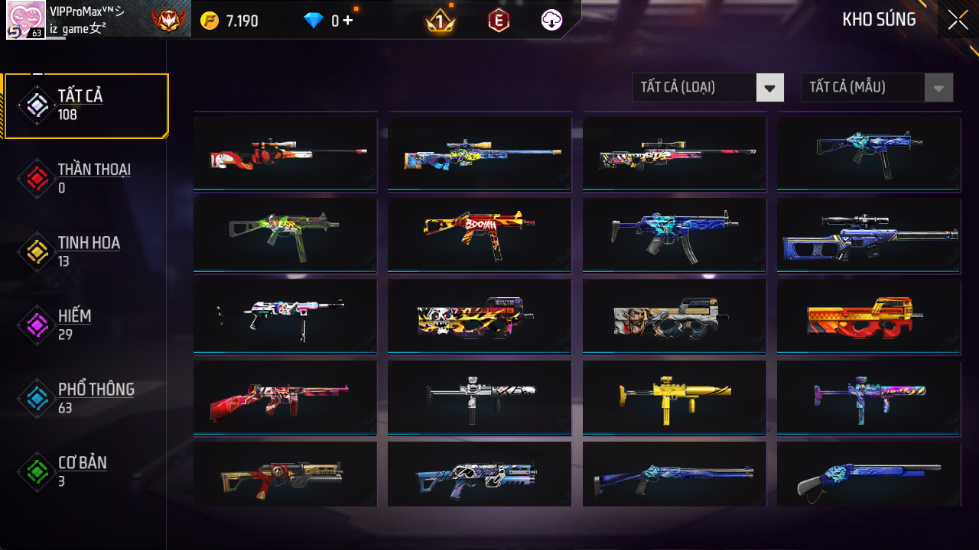Open the red E badge icon
Screen dimensions: 979x550
click(498, 20)
